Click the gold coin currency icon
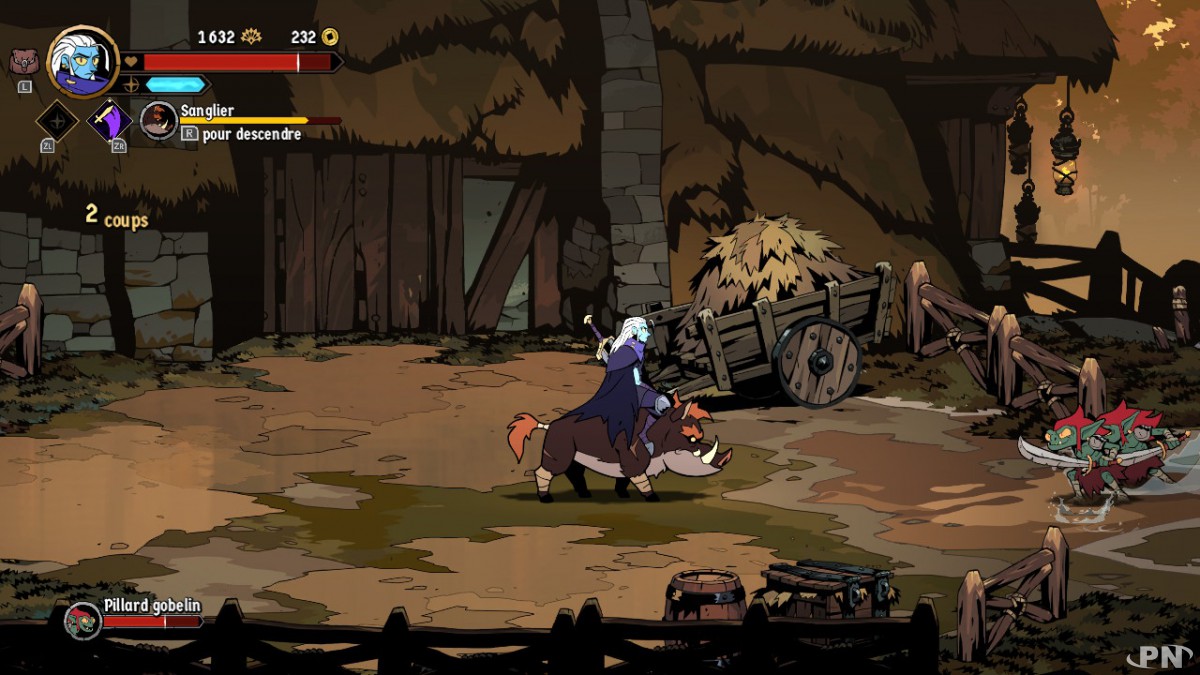 tap(330, 37)
